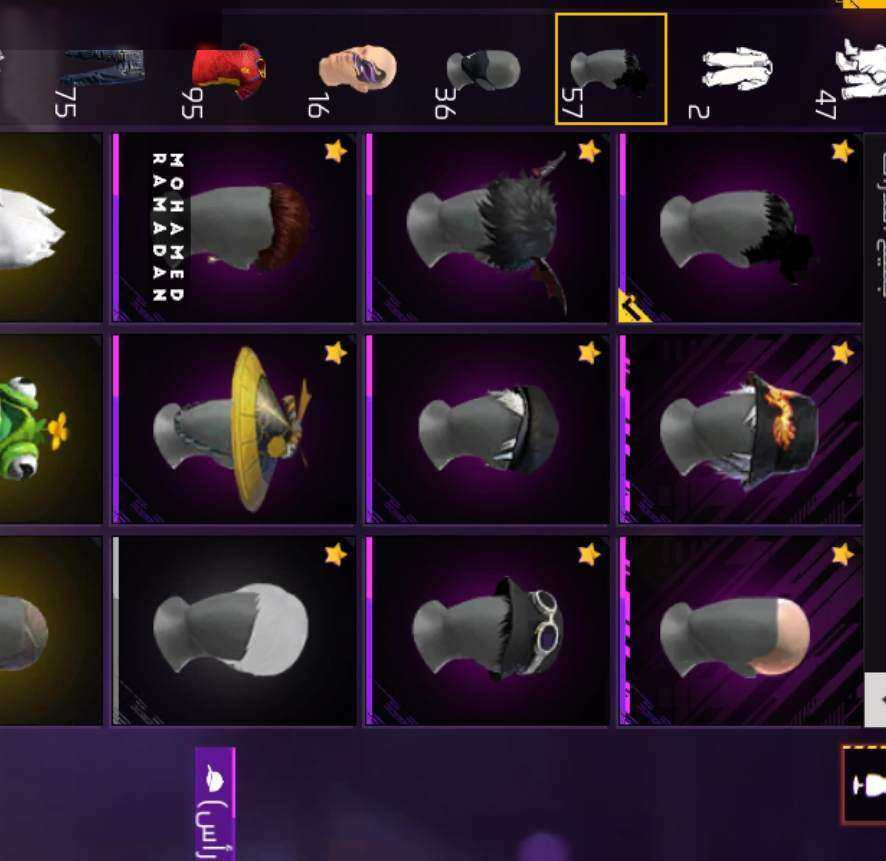Select the bald head item
The height and width of the screenshot is (861, 886).
(741, 631)
